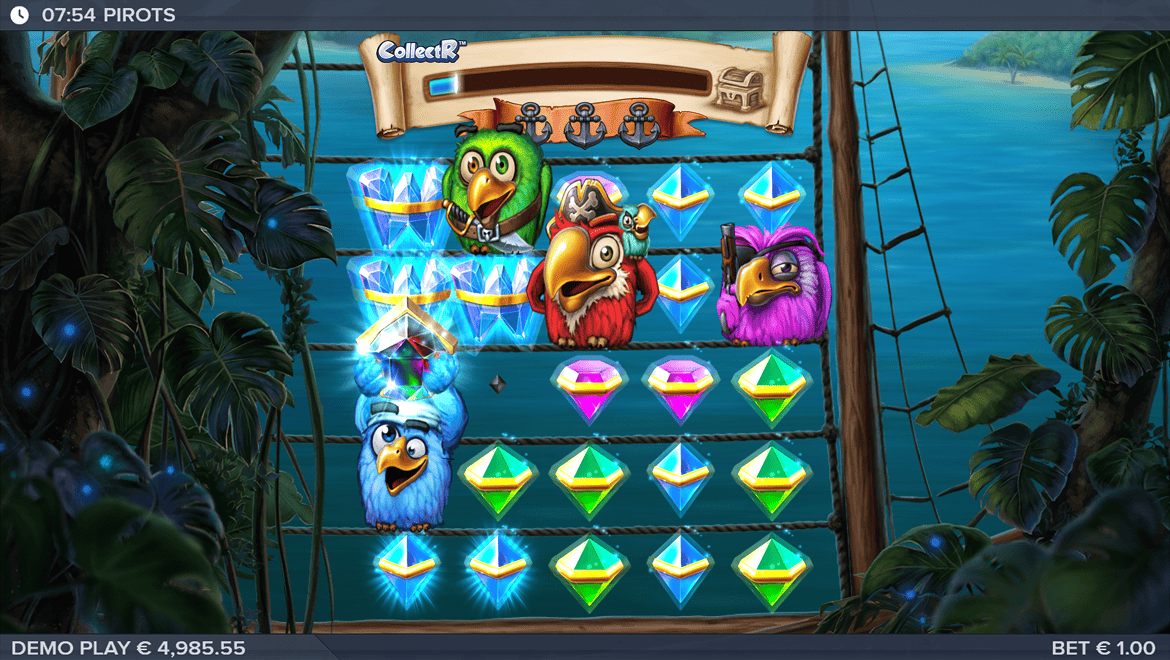Click the clock icon in the top bar
Viewport: 1170px width, 660px height.
19,15
